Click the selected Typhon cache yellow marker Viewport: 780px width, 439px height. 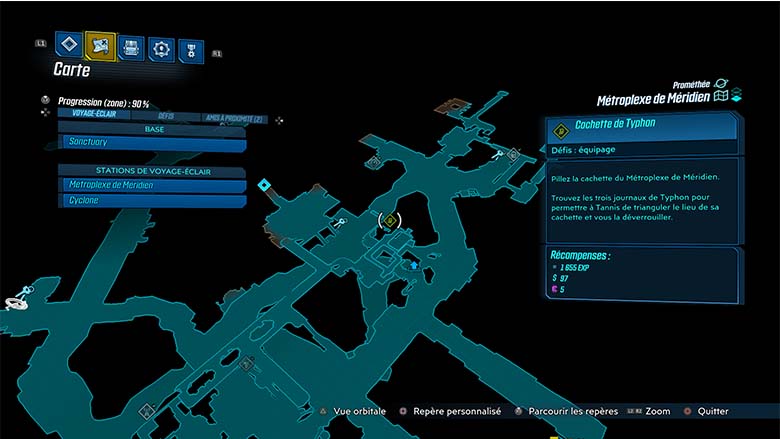pos(390,219)
